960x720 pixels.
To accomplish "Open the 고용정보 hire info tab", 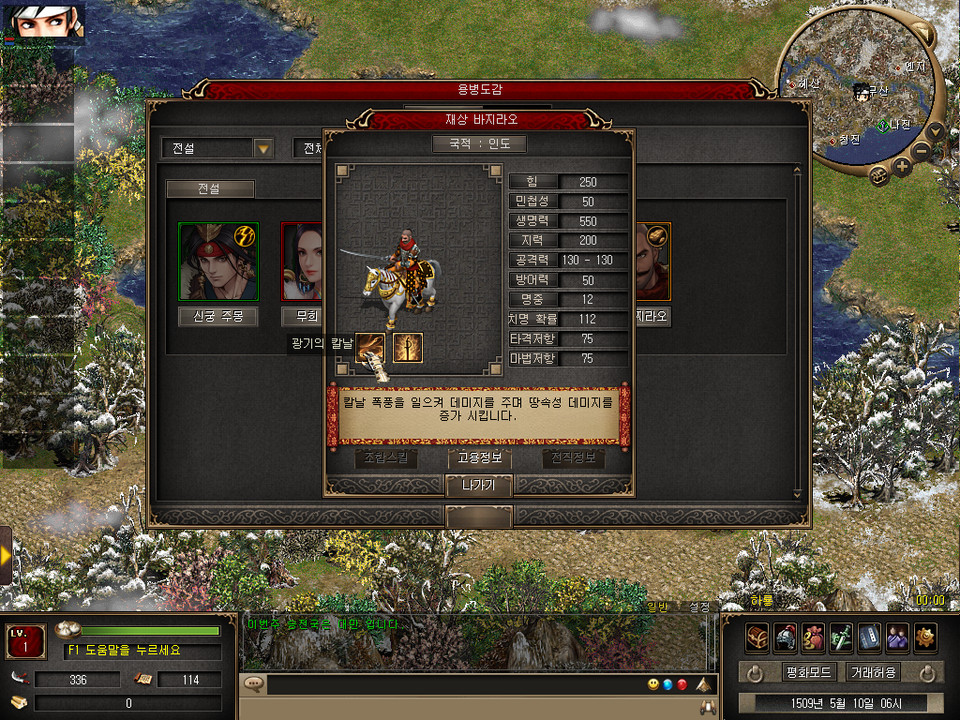I will 479,458.
